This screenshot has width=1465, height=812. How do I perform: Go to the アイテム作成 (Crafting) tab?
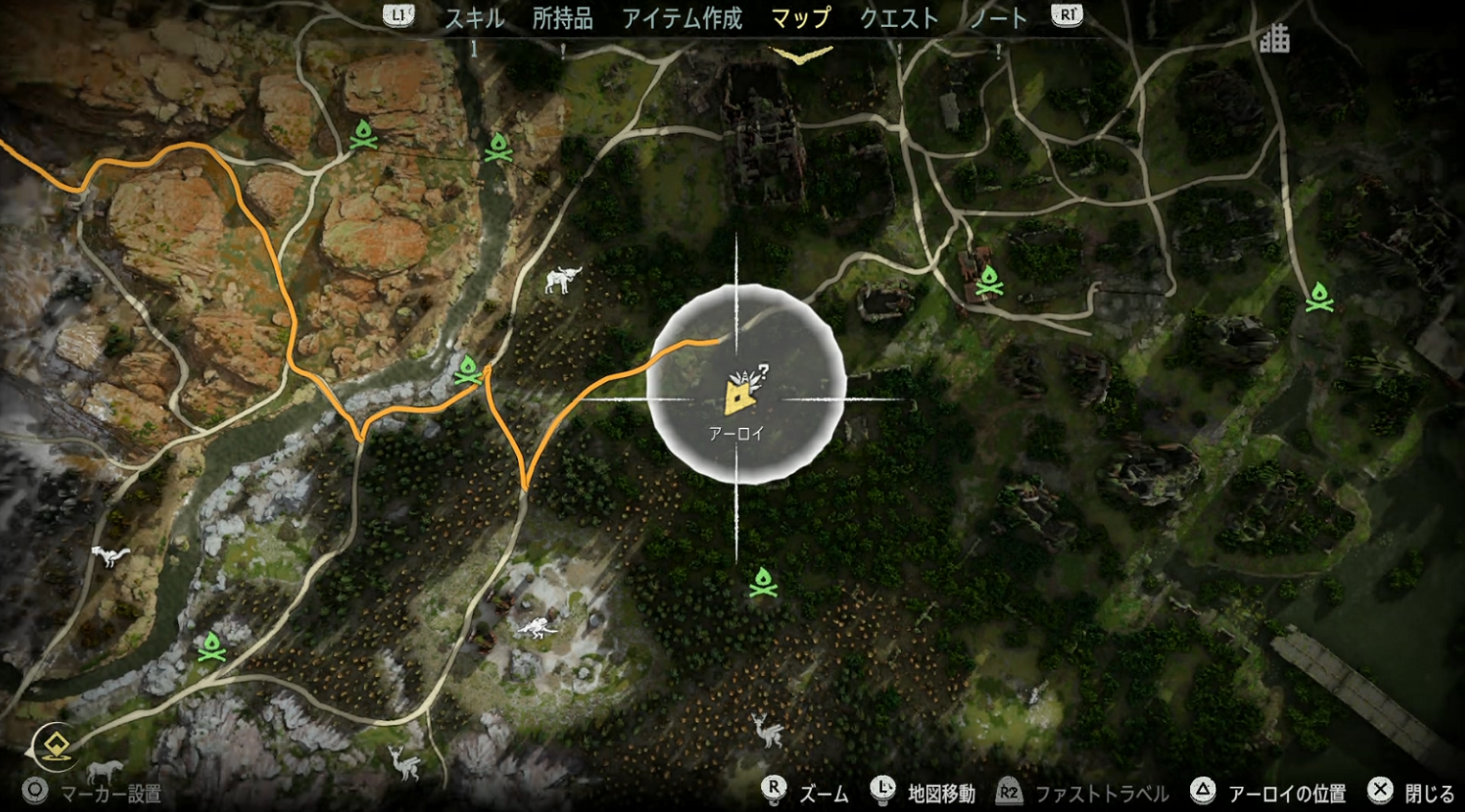coord(682,18)
